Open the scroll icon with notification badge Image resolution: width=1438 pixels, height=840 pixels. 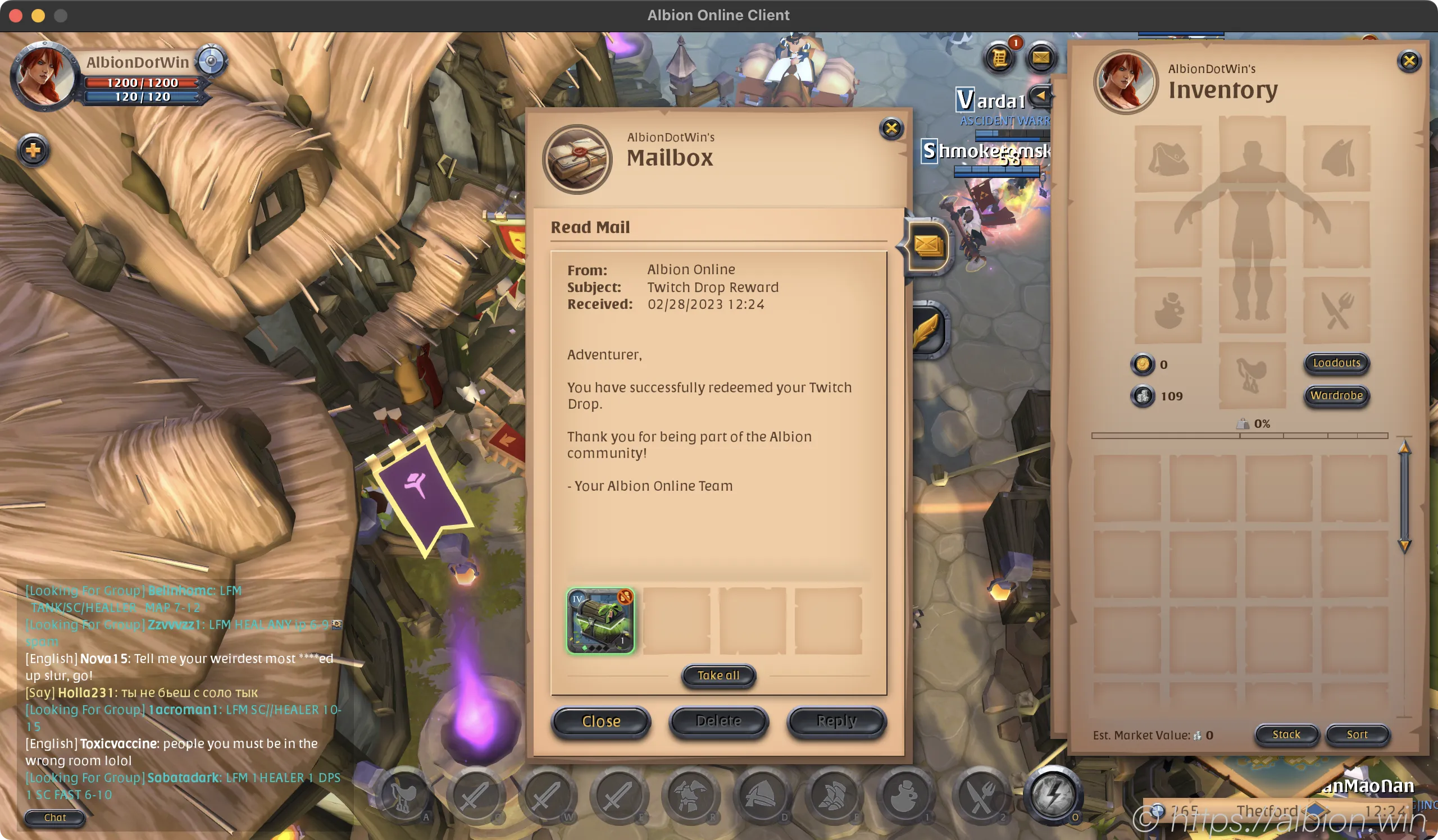click(1000, 58)
